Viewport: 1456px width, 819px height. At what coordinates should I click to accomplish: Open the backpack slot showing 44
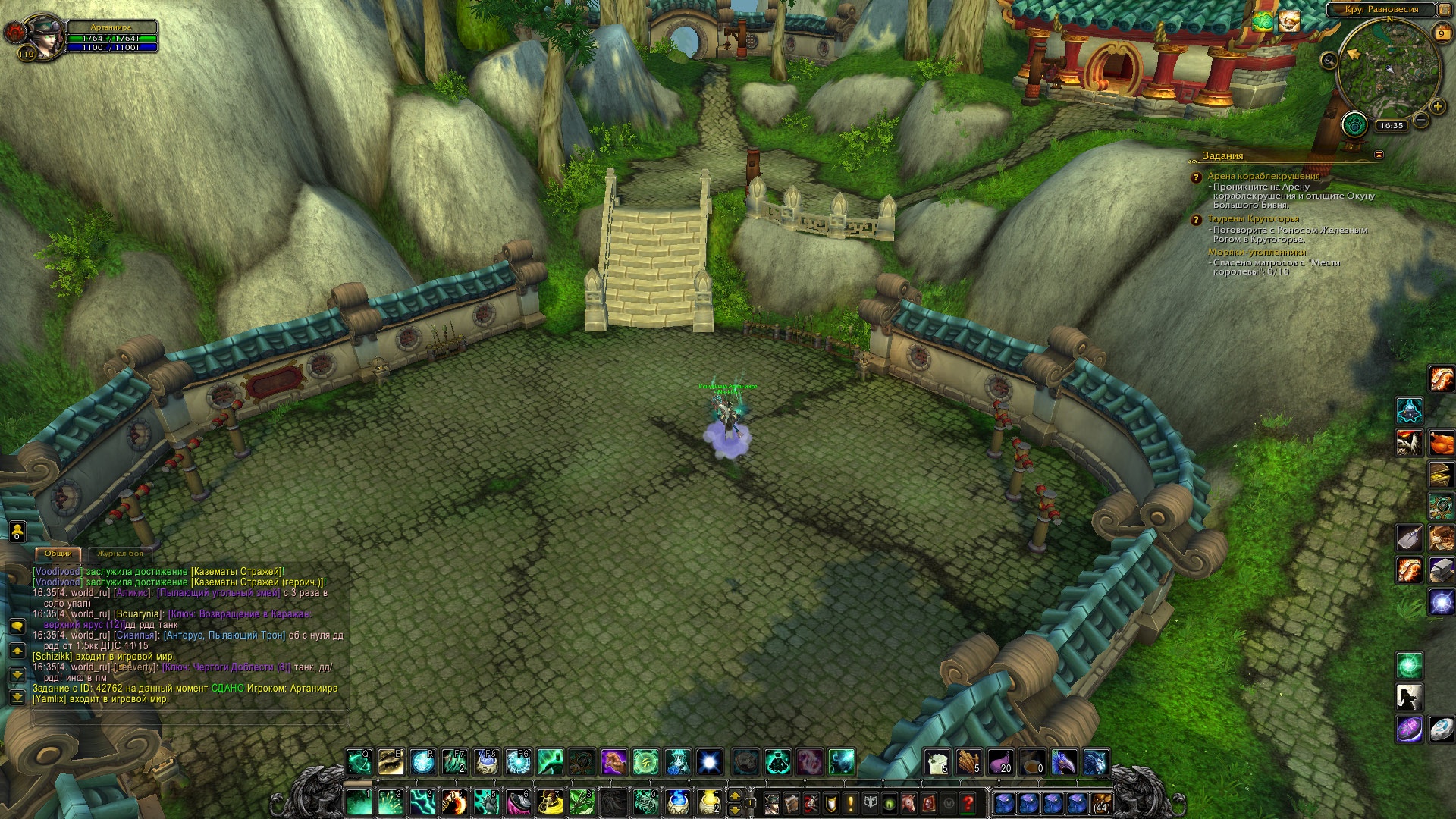(x=1101, y=802)
